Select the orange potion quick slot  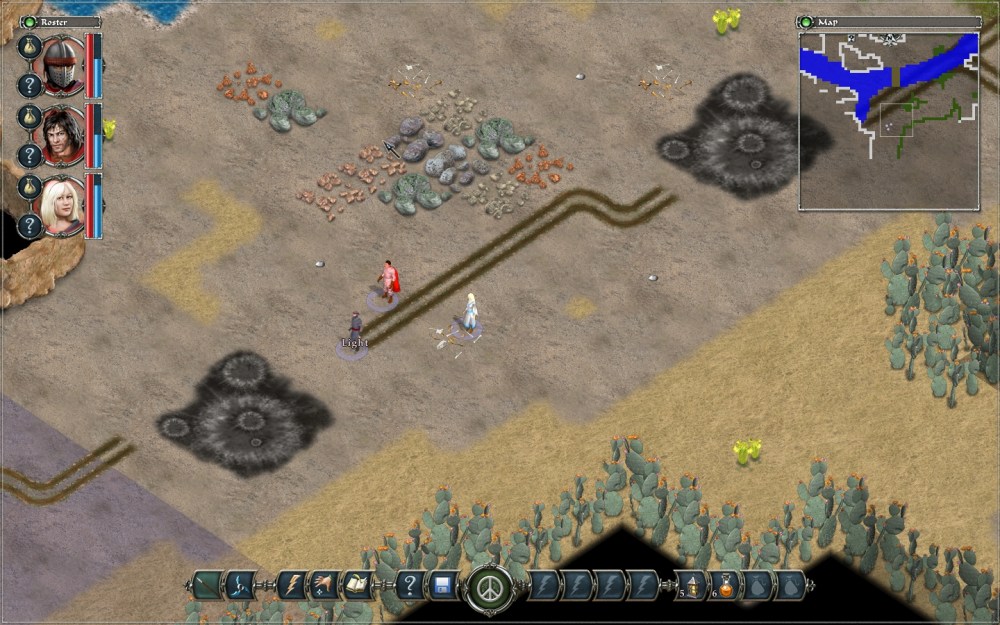click(x=725, y=585)
